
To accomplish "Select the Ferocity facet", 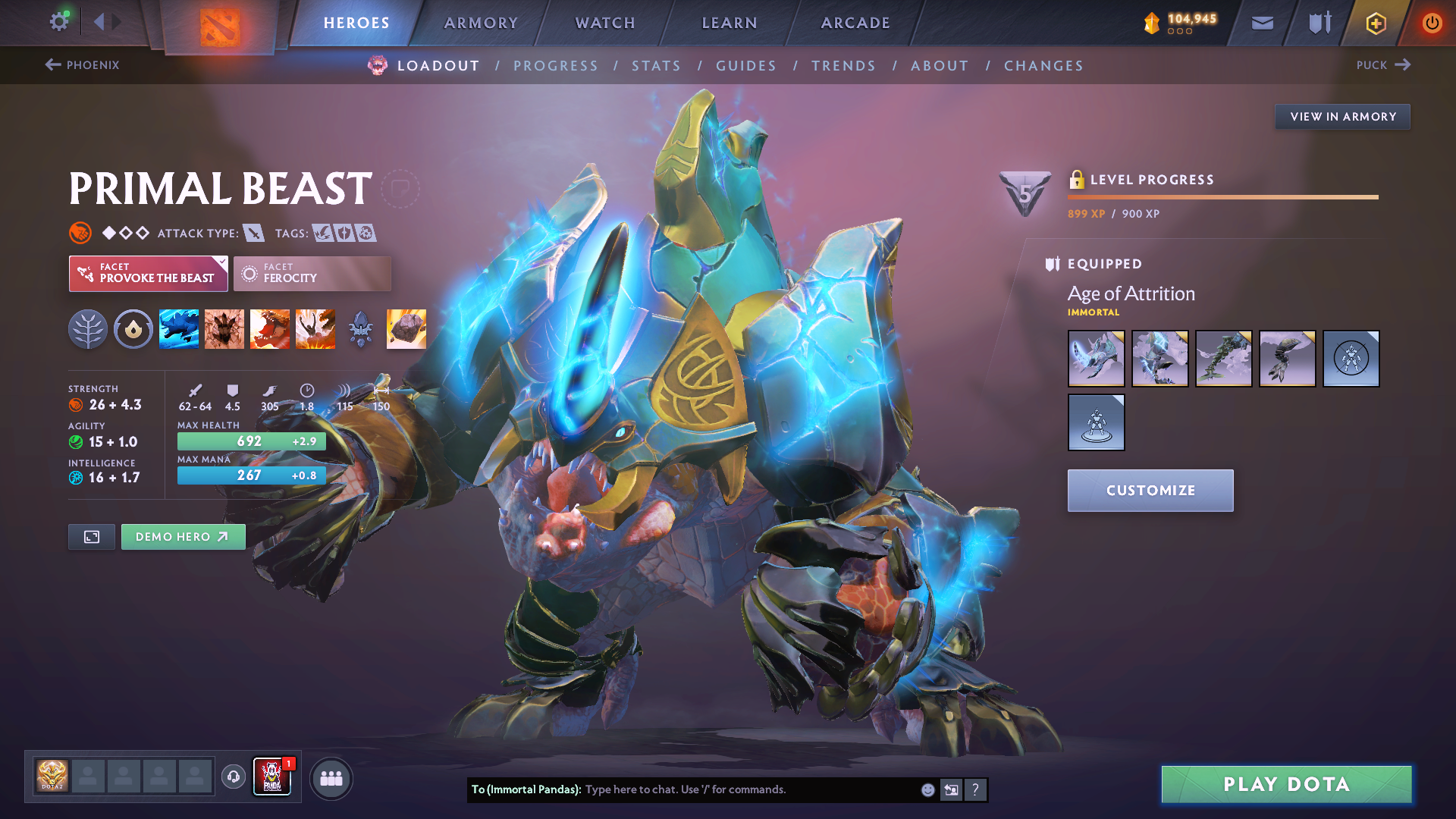I will point(312,274).
